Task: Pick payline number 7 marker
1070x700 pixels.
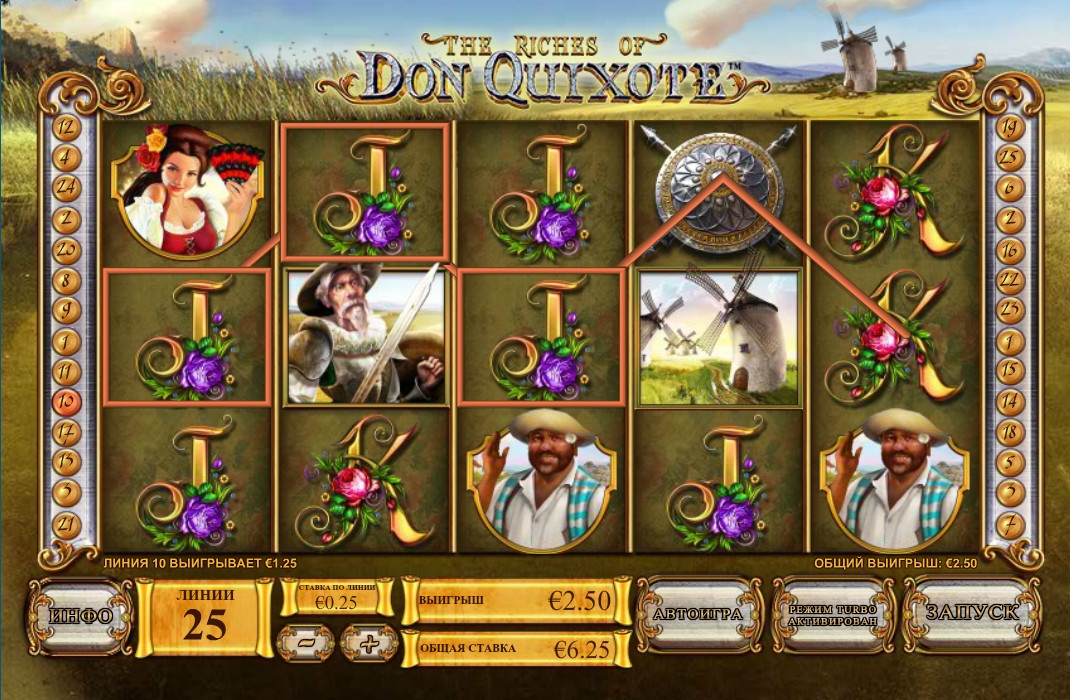Action: click(1010, 523)
